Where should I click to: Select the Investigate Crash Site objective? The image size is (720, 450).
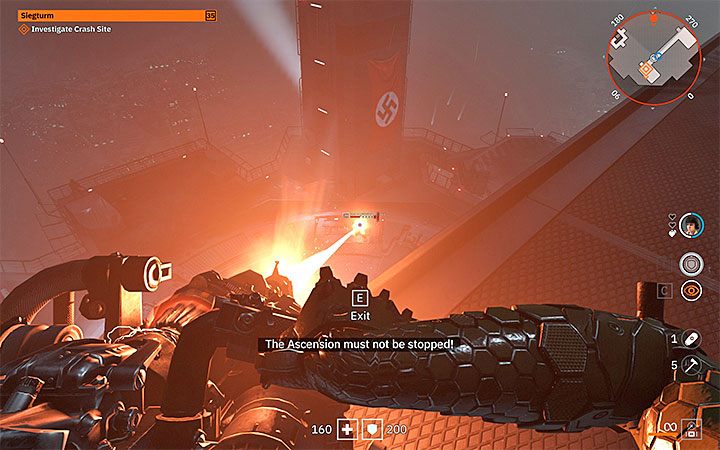tap(66, 31)
